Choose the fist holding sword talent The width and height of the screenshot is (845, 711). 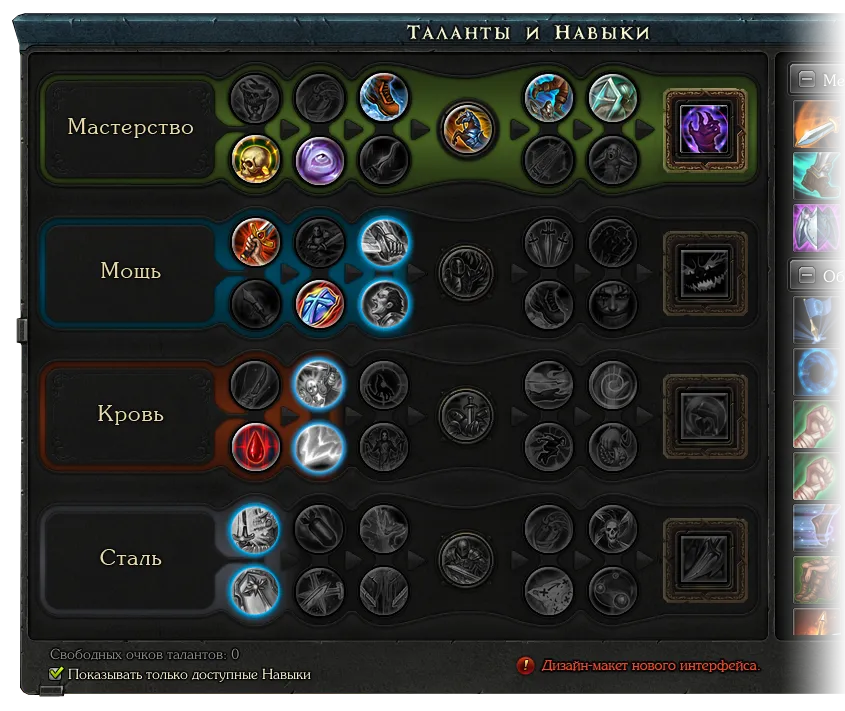(x=255, y=242)
